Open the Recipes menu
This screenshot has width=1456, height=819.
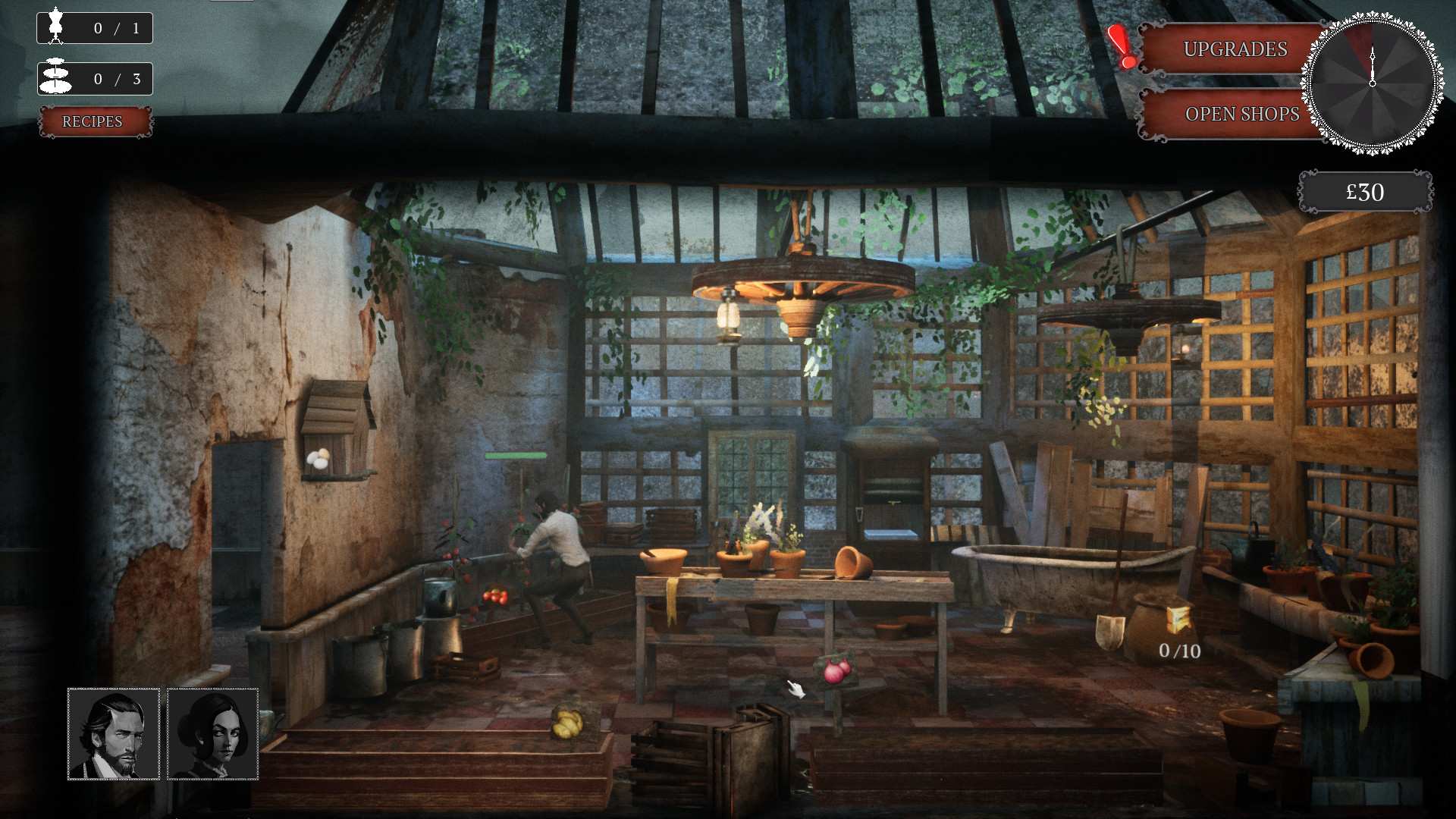pyautogui.click(x=94, y=121)
